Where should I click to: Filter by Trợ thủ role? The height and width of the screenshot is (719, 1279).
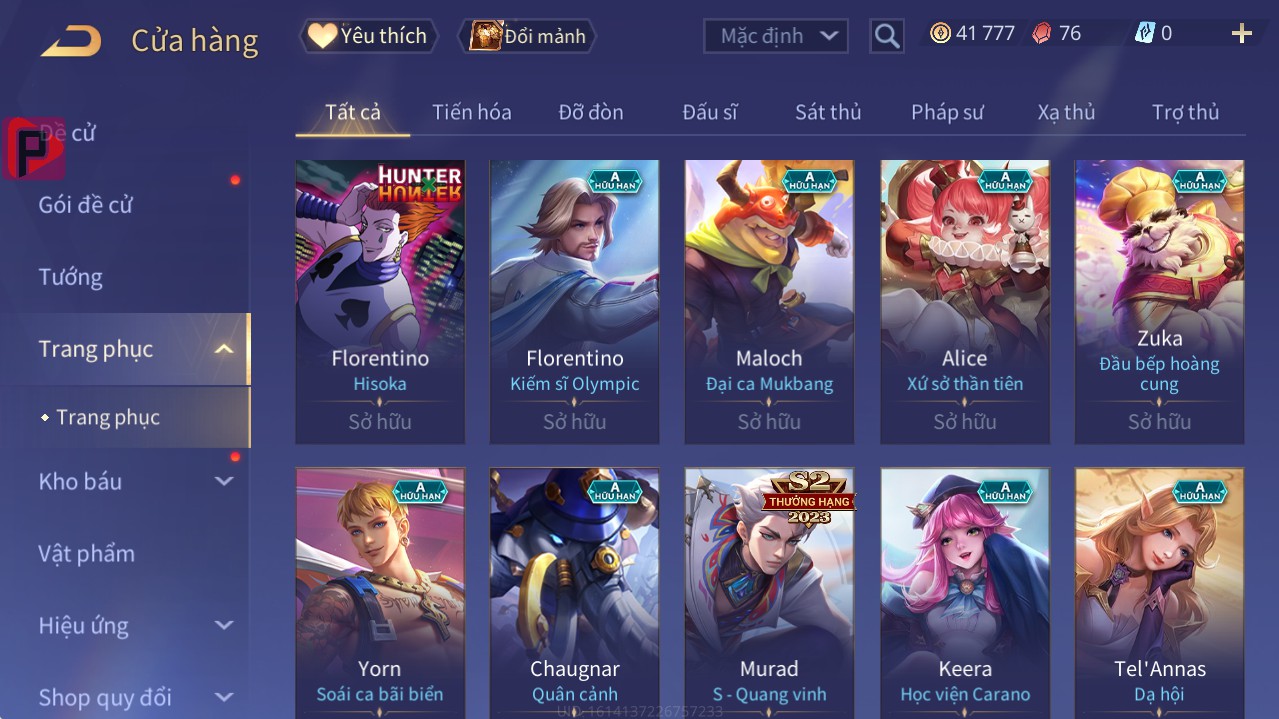tap(1185, 112)
